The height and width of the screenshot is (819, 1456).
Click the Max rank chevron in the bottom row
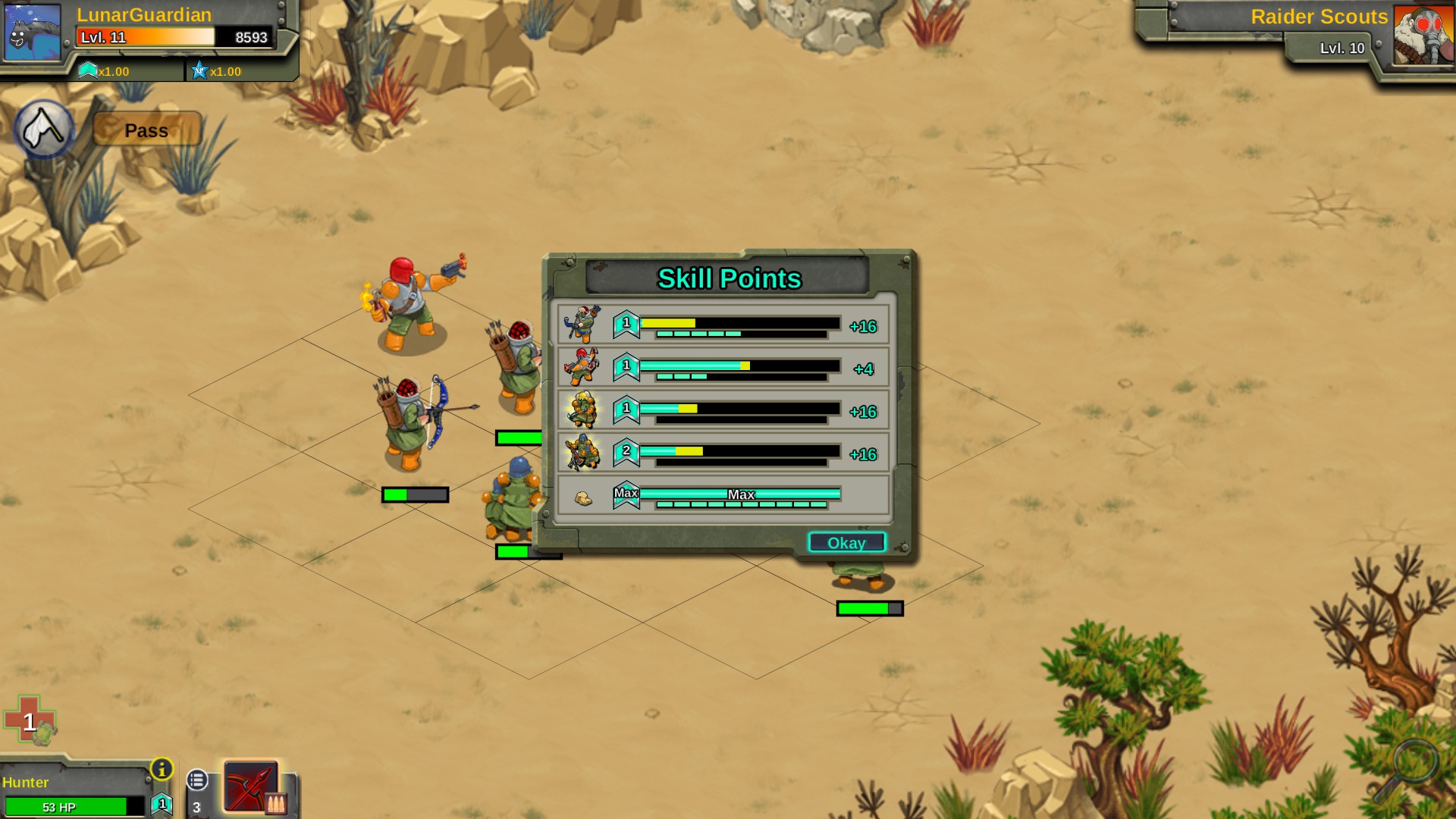(x=626, y=495)
